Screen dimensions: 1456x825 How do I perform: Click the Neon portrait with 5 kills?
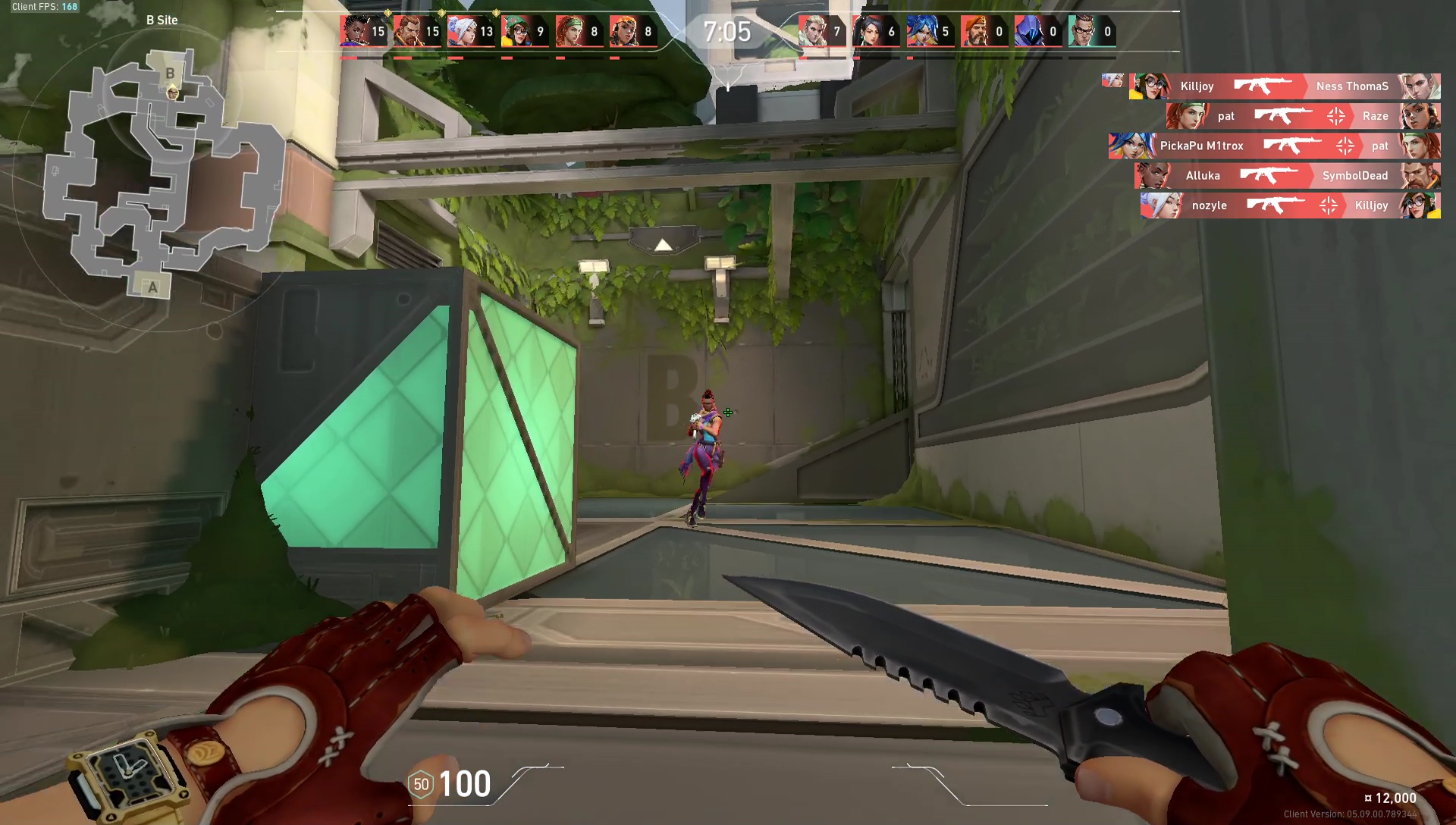click(921, 30)
